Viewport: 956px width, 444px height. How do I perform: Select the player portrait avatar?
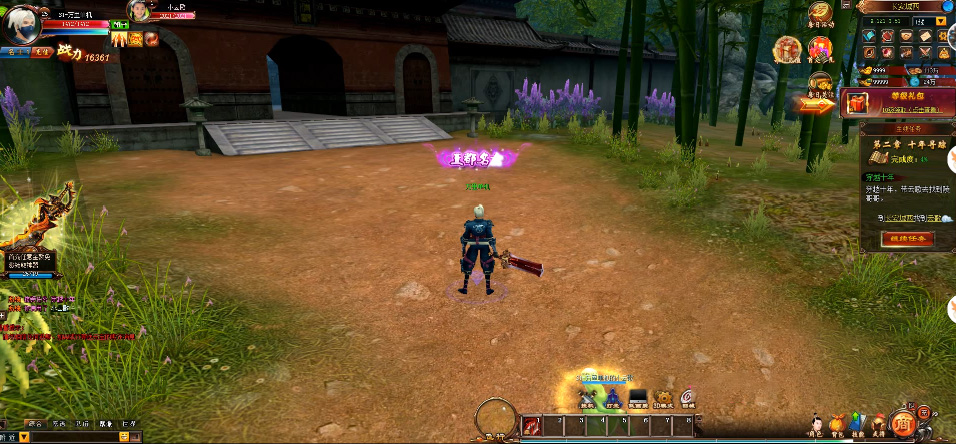tap(24, 24)
